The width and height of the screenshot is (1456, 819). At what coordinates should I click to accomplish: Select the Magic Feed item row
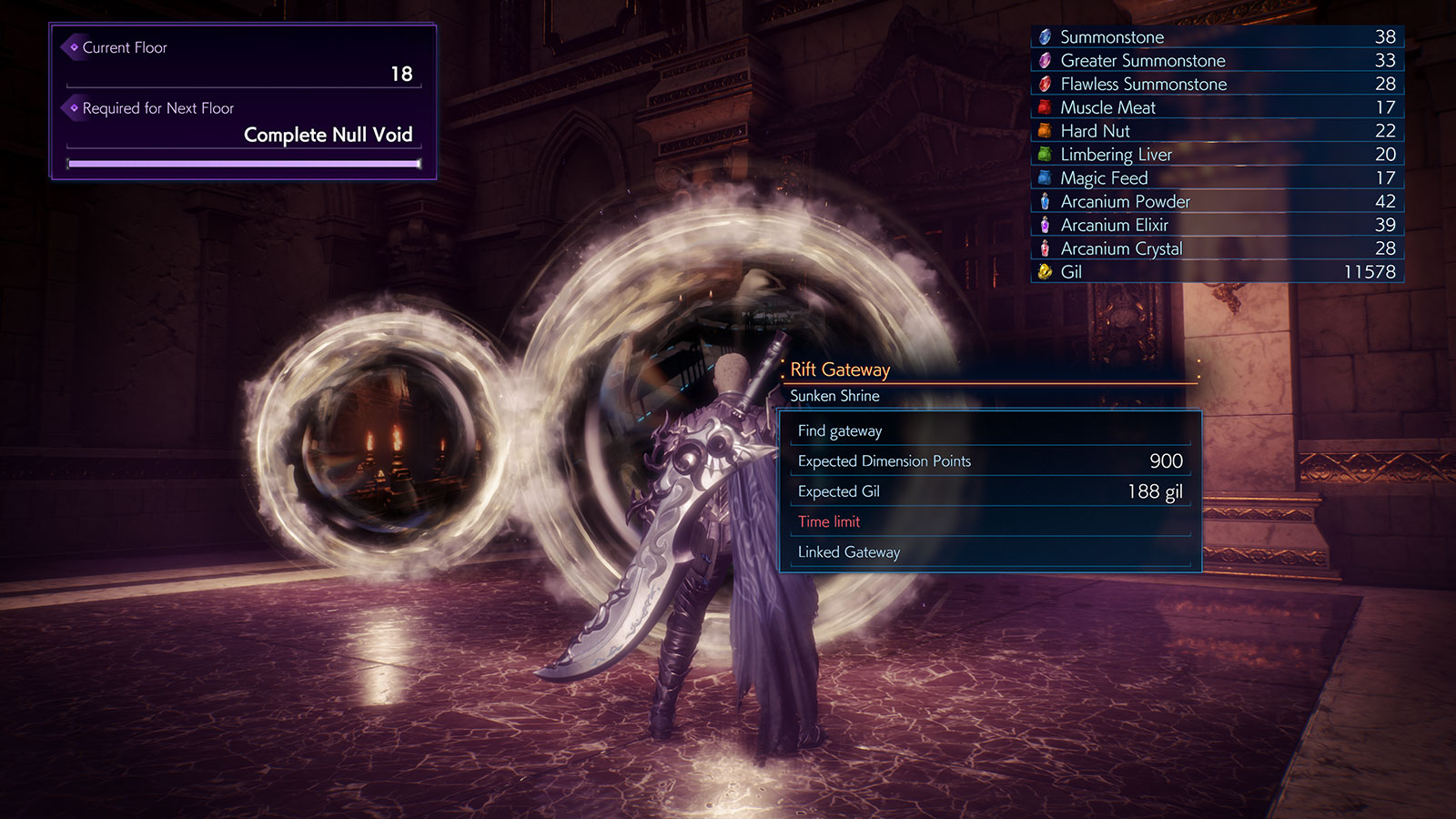1217,178
